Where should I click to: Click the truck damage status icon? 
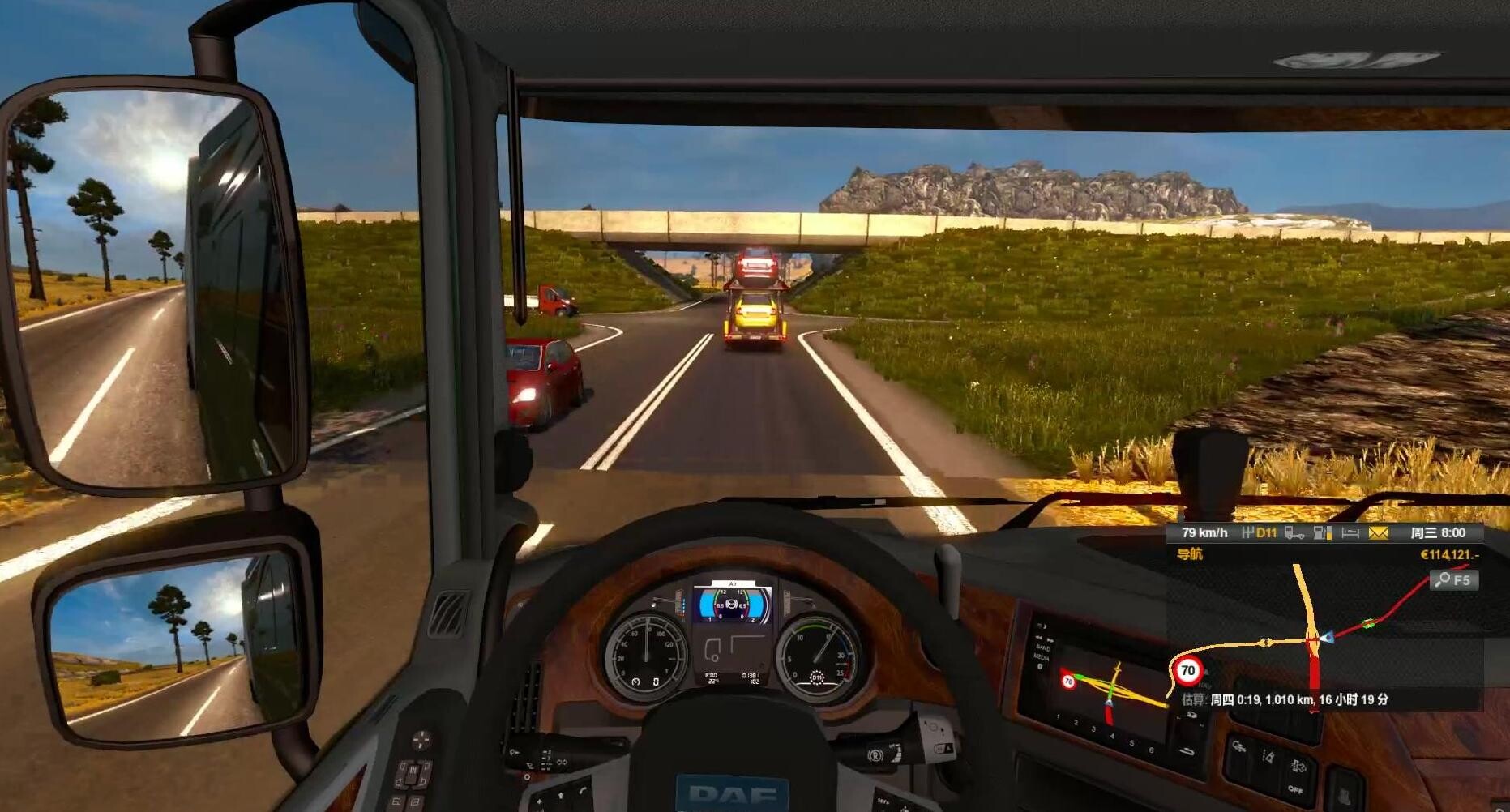[1294, 532]
